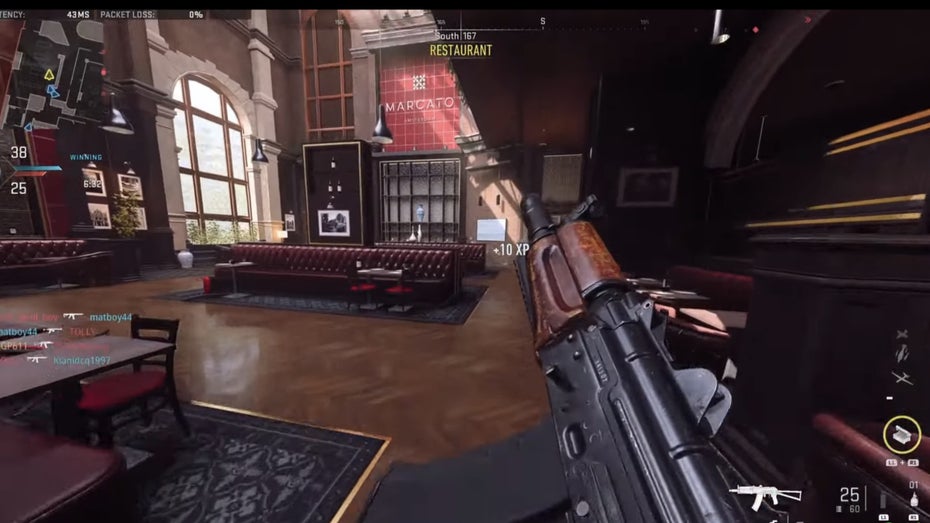Select the AK rifle weapon icon

pos(765,494)
